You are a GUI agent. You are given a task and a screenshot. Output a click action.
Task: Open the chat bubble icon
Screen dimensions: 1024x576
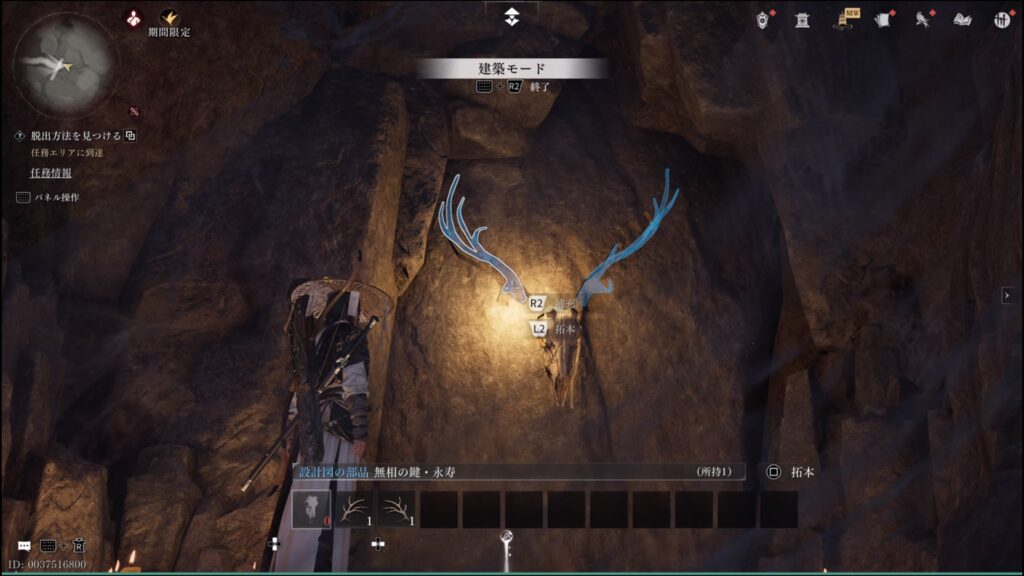(x=24, y=547)
